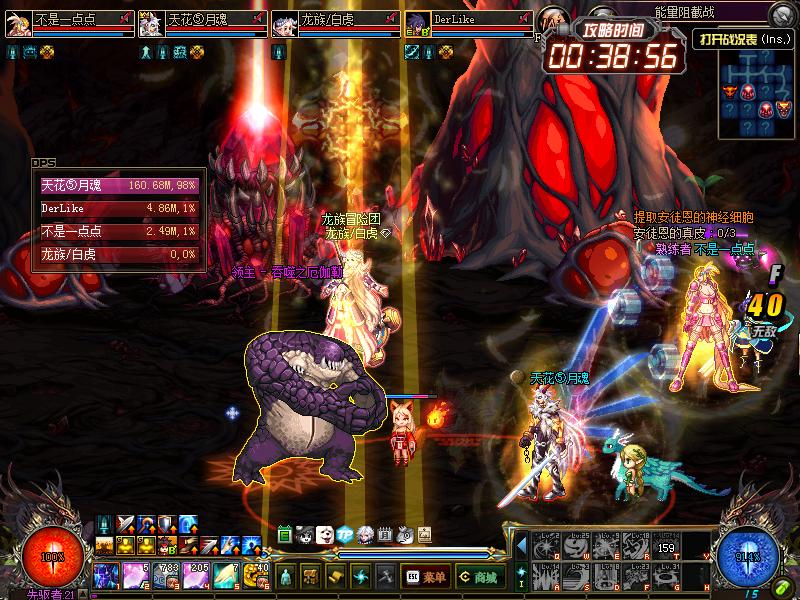Open the green notebook event icon
Image resolution: width=800 pixels, height=600 pixels.
click(x=285, y=535)
